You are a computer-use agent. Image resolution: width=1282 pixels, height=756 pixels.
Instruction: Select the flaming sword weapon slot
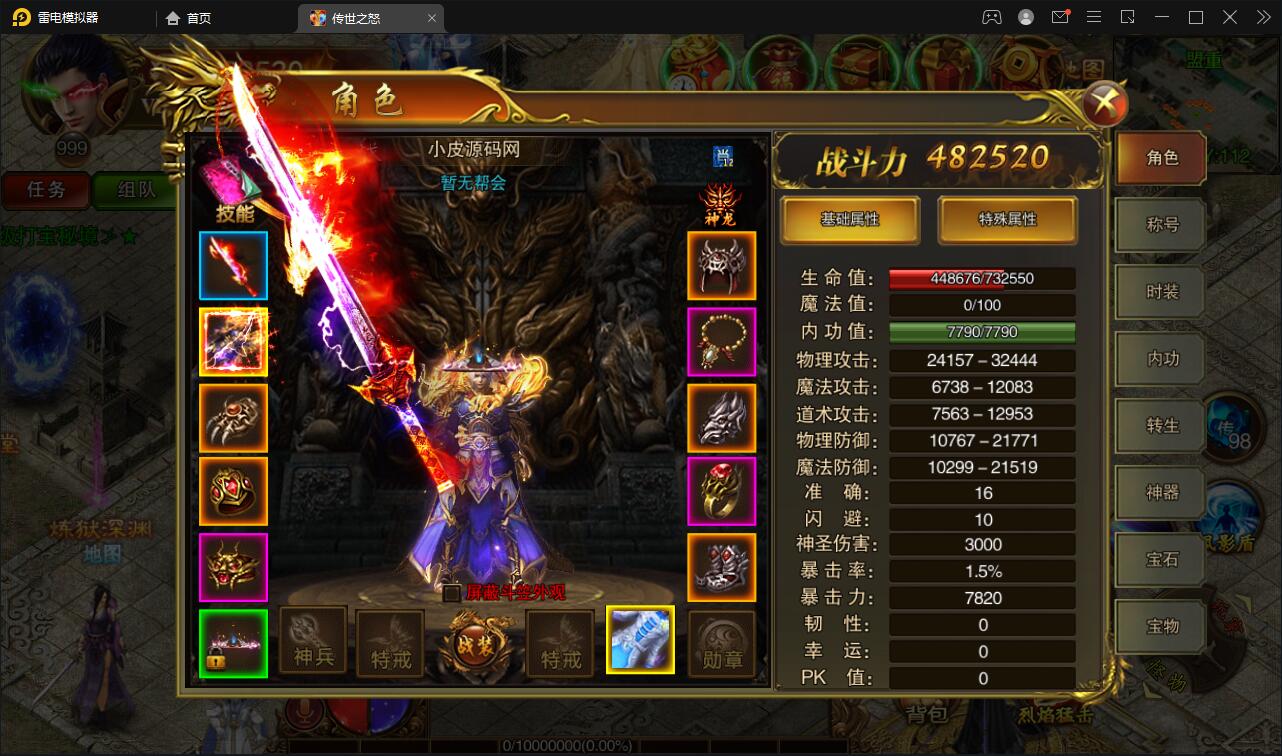tap(233, 265)
